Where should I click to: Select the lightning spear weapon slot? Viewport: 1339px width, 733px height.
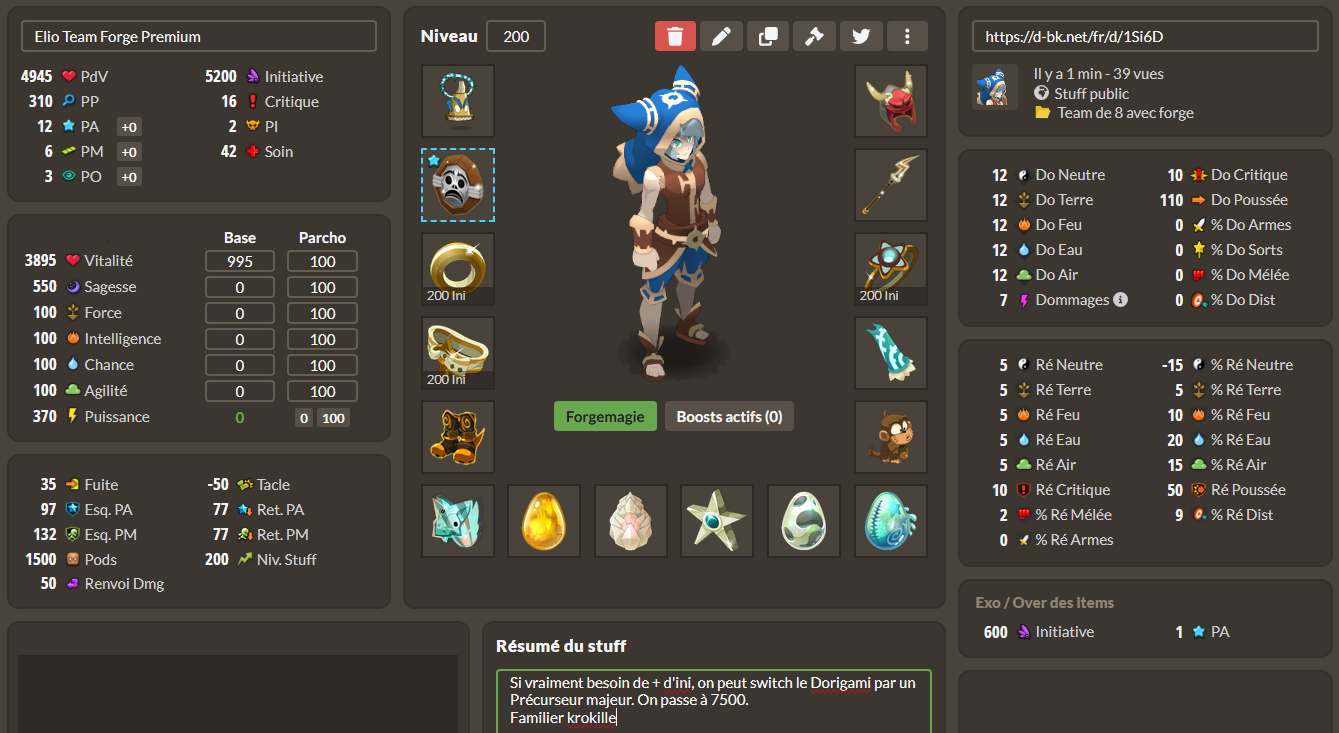pos(891,185)
